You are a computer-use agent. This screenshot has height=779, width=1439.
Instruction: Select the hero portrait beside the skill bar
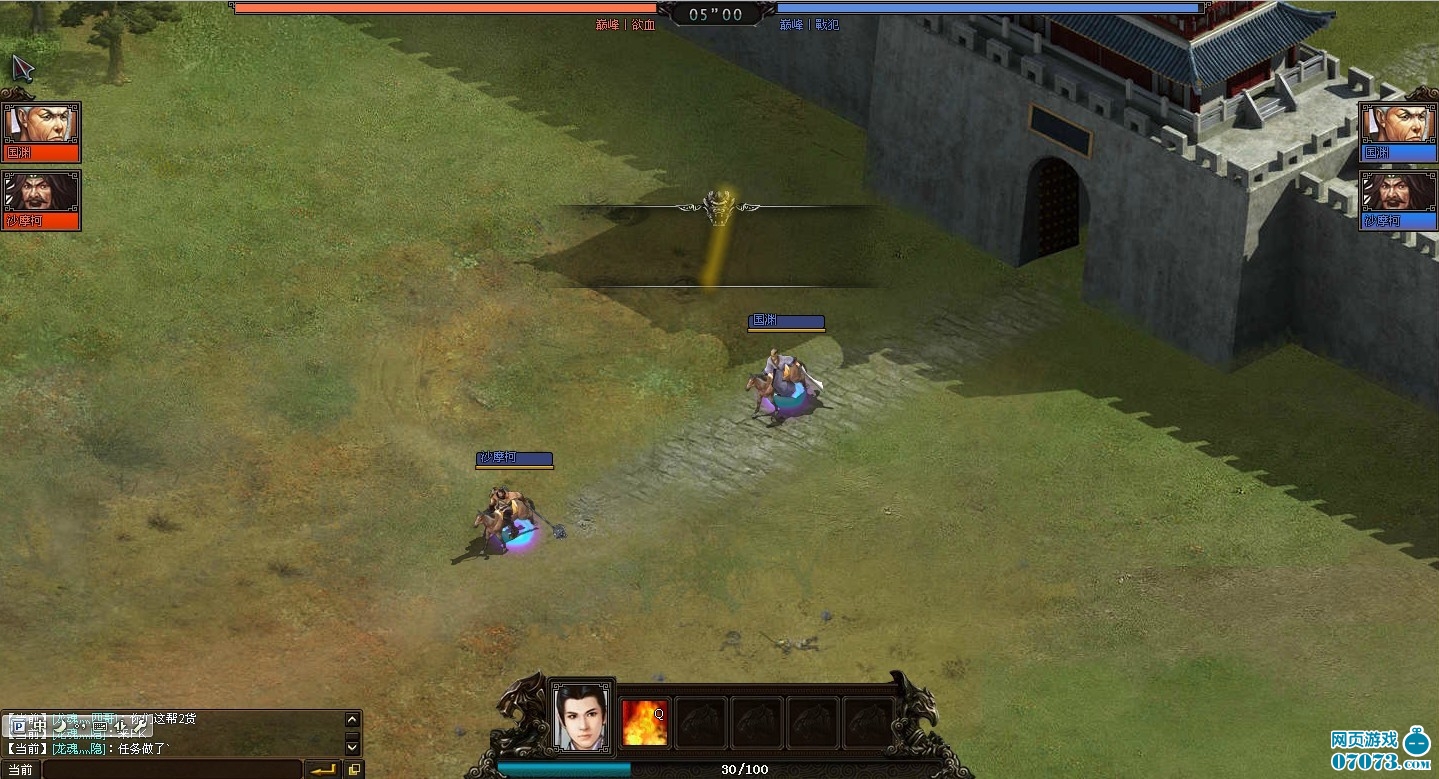click(583, 716)
